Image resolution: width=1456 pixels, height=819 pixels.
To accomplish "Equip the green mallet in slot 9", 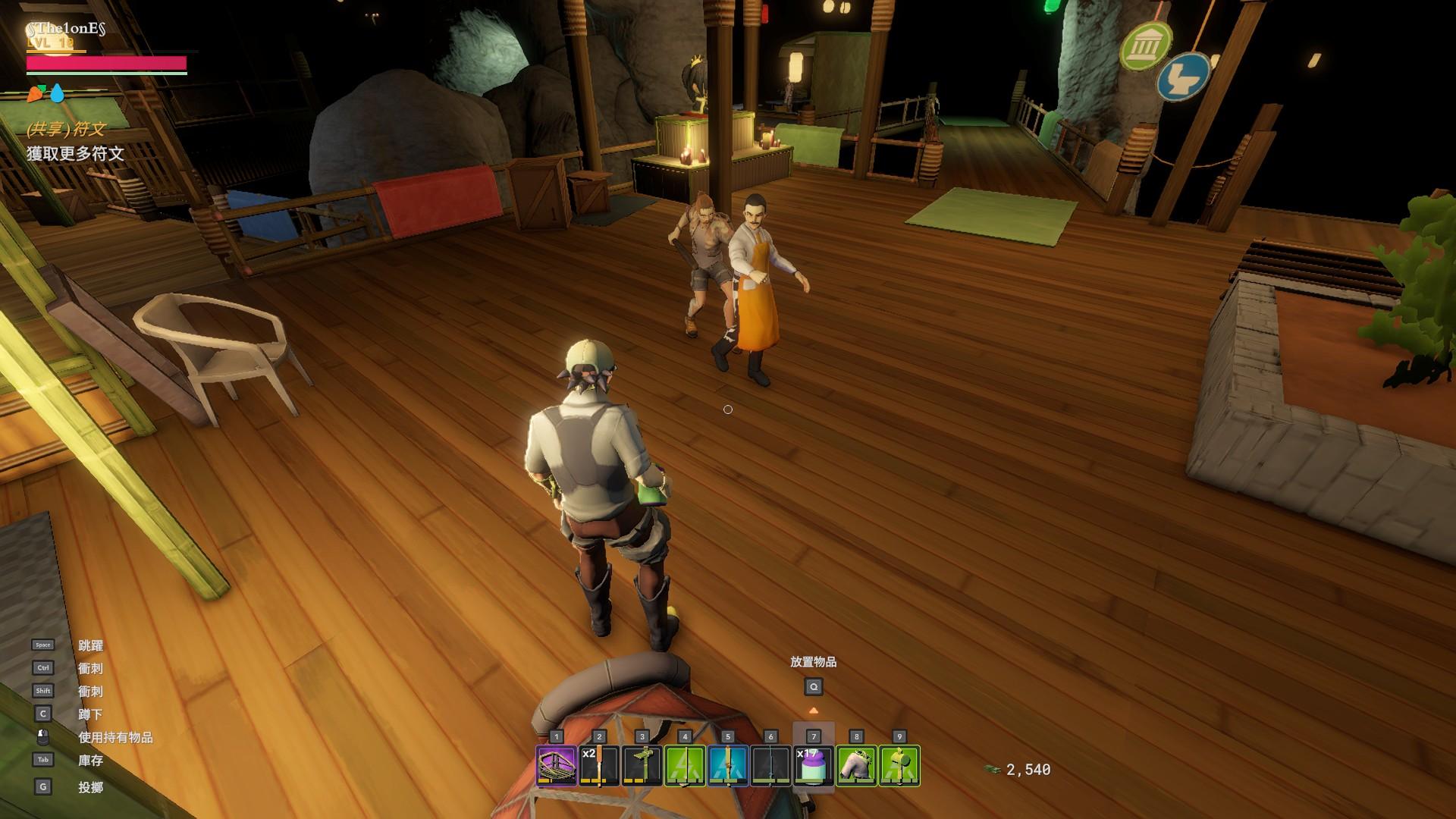I will coord(899,766).
